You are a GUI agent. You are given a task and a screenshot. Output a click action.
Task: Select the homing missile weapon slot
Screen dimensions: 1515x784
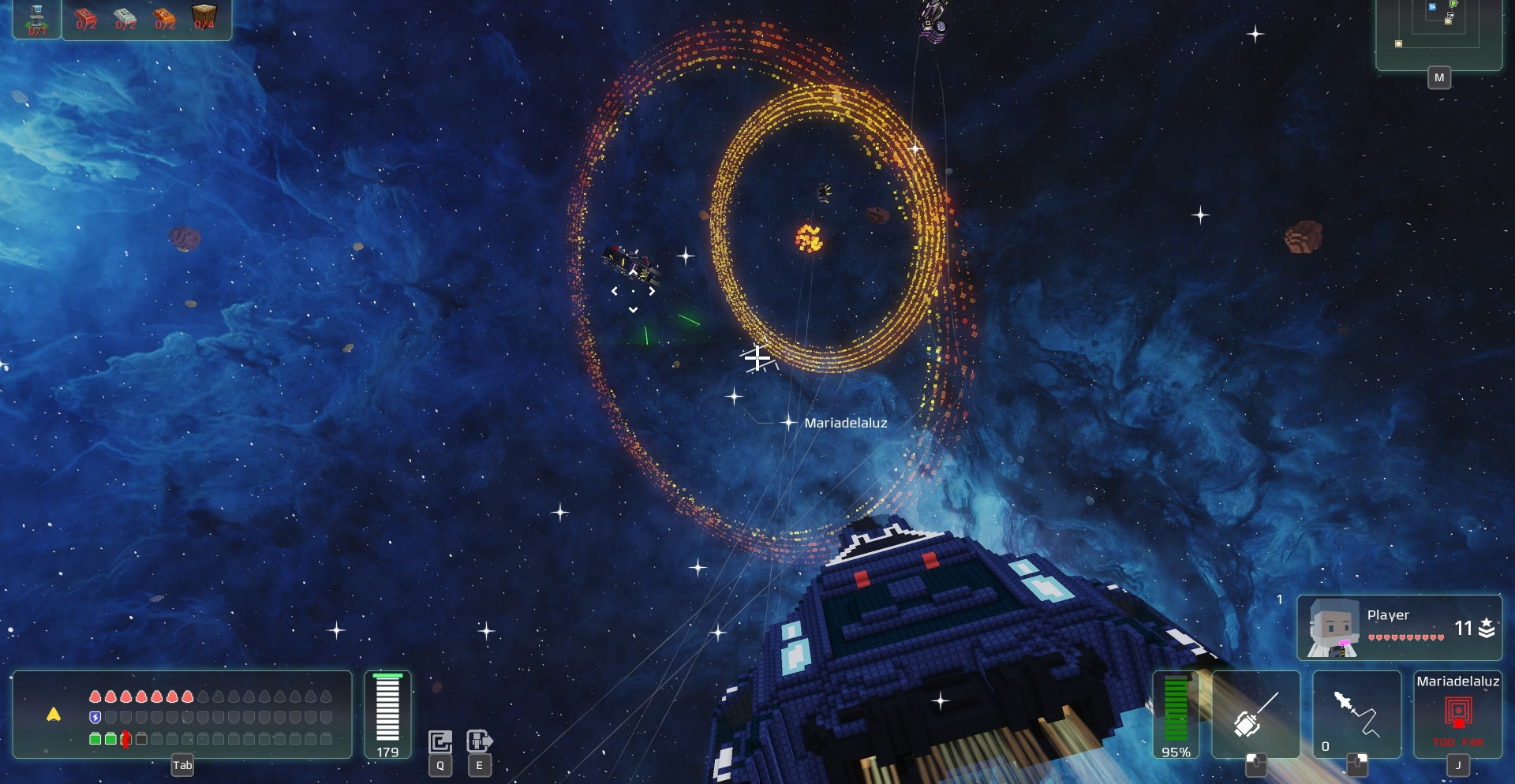coord(1356,714)
